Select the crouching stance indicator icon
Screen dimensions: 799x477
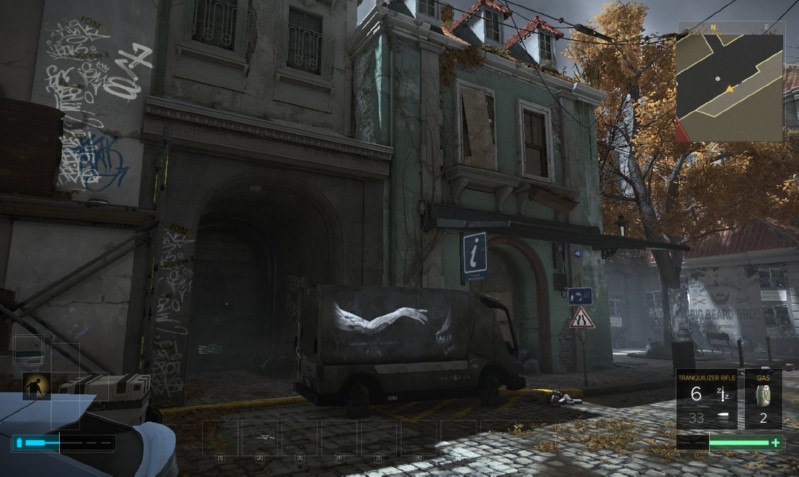37,386
